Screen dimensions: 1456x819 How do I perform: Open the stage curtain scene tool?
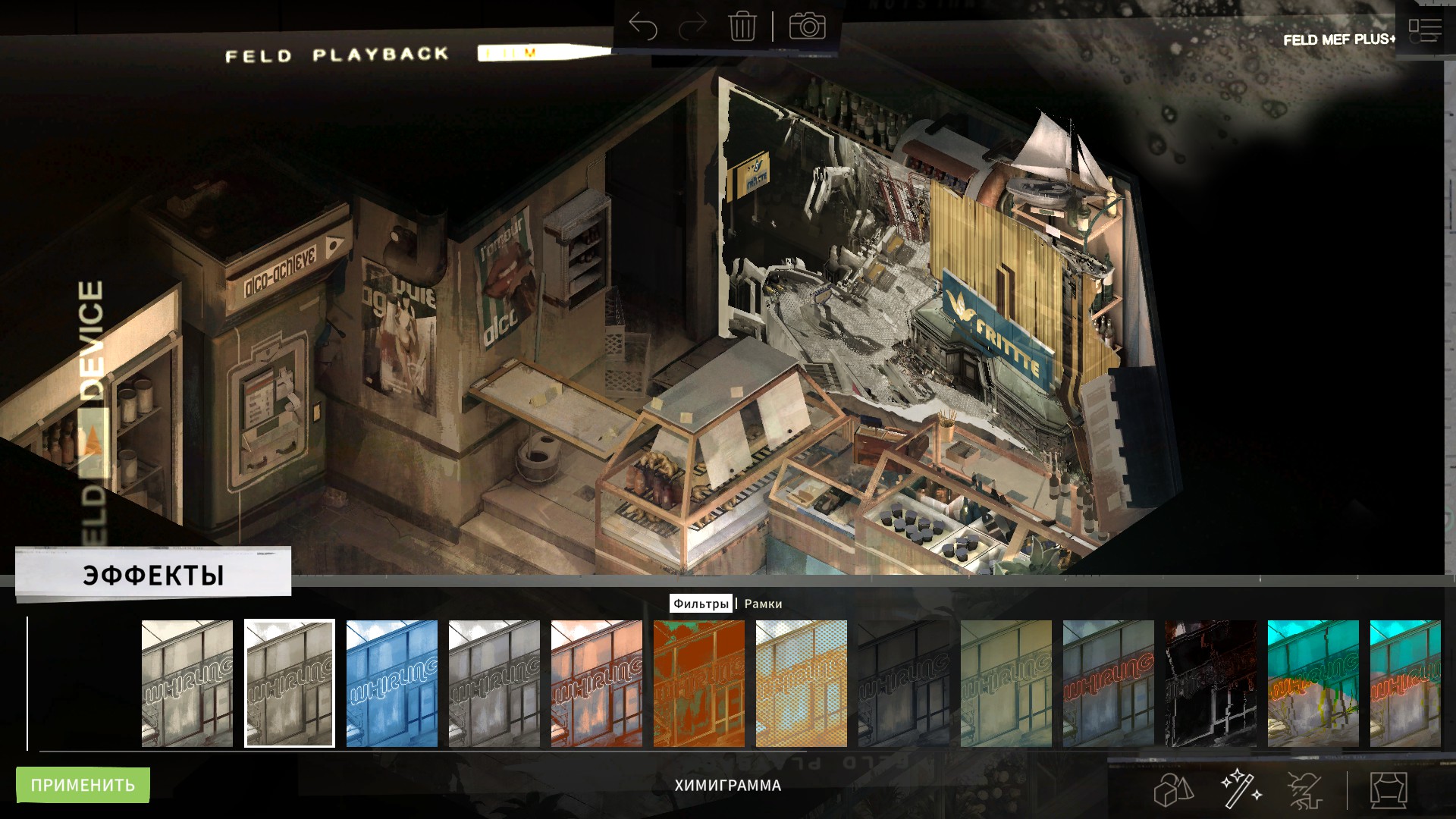point(1389,790)
